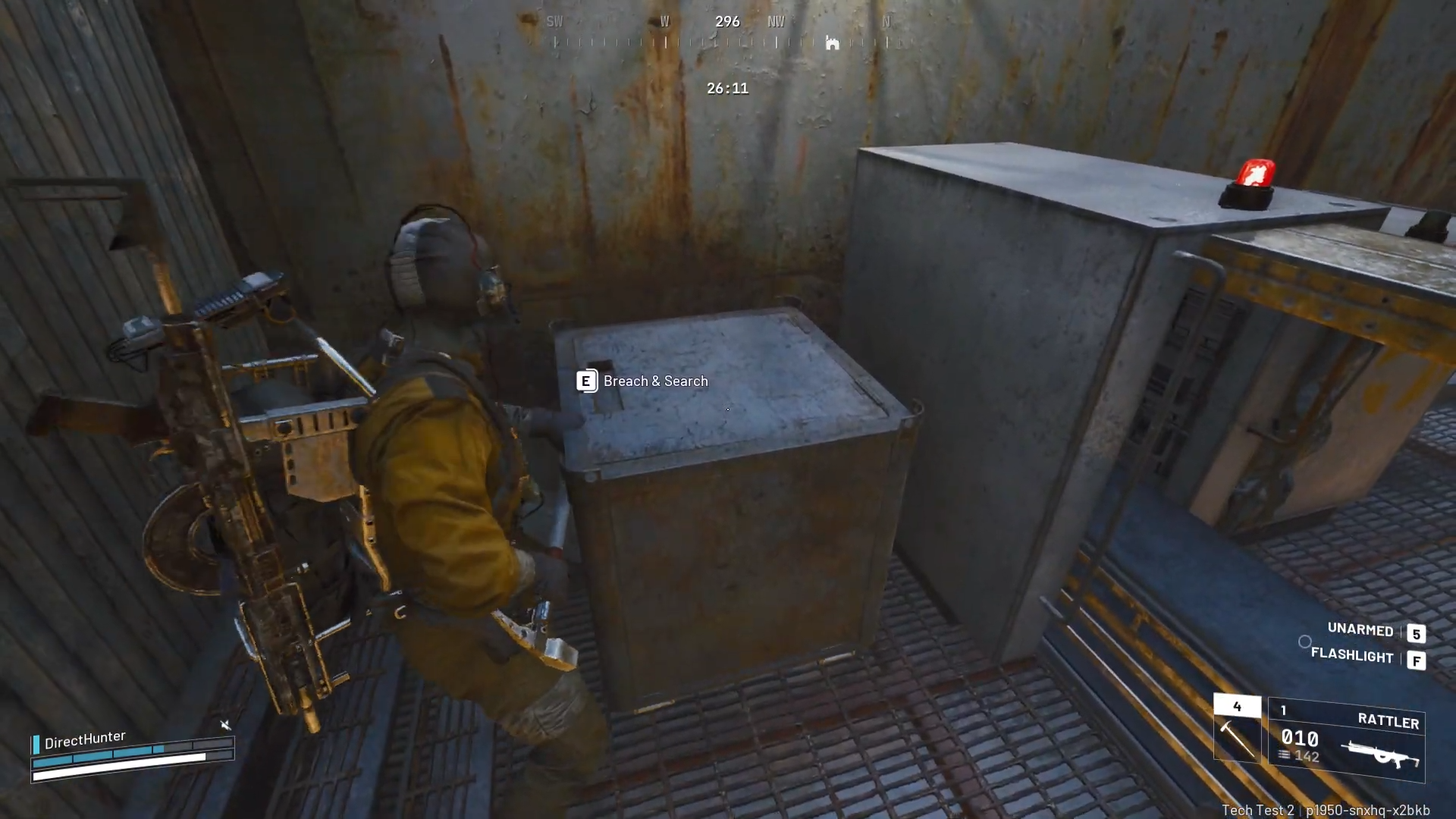Click the 26:11 match timer
The height and width of the screenshot is (819, 1456).
point(727,88)
